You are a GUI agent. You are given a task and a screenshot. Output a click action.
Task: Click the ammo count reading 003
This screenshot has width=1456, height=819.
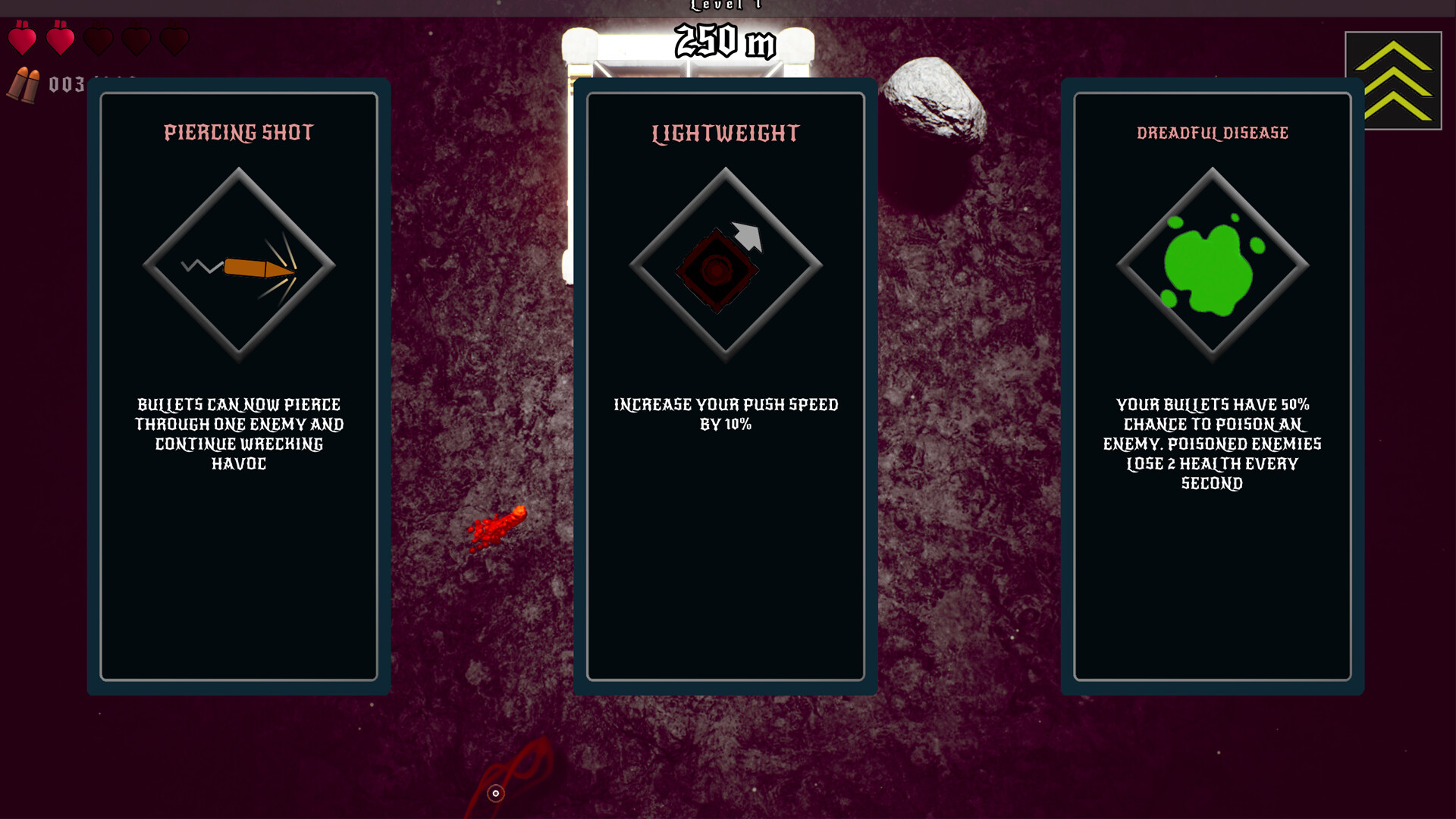point(65,85)
